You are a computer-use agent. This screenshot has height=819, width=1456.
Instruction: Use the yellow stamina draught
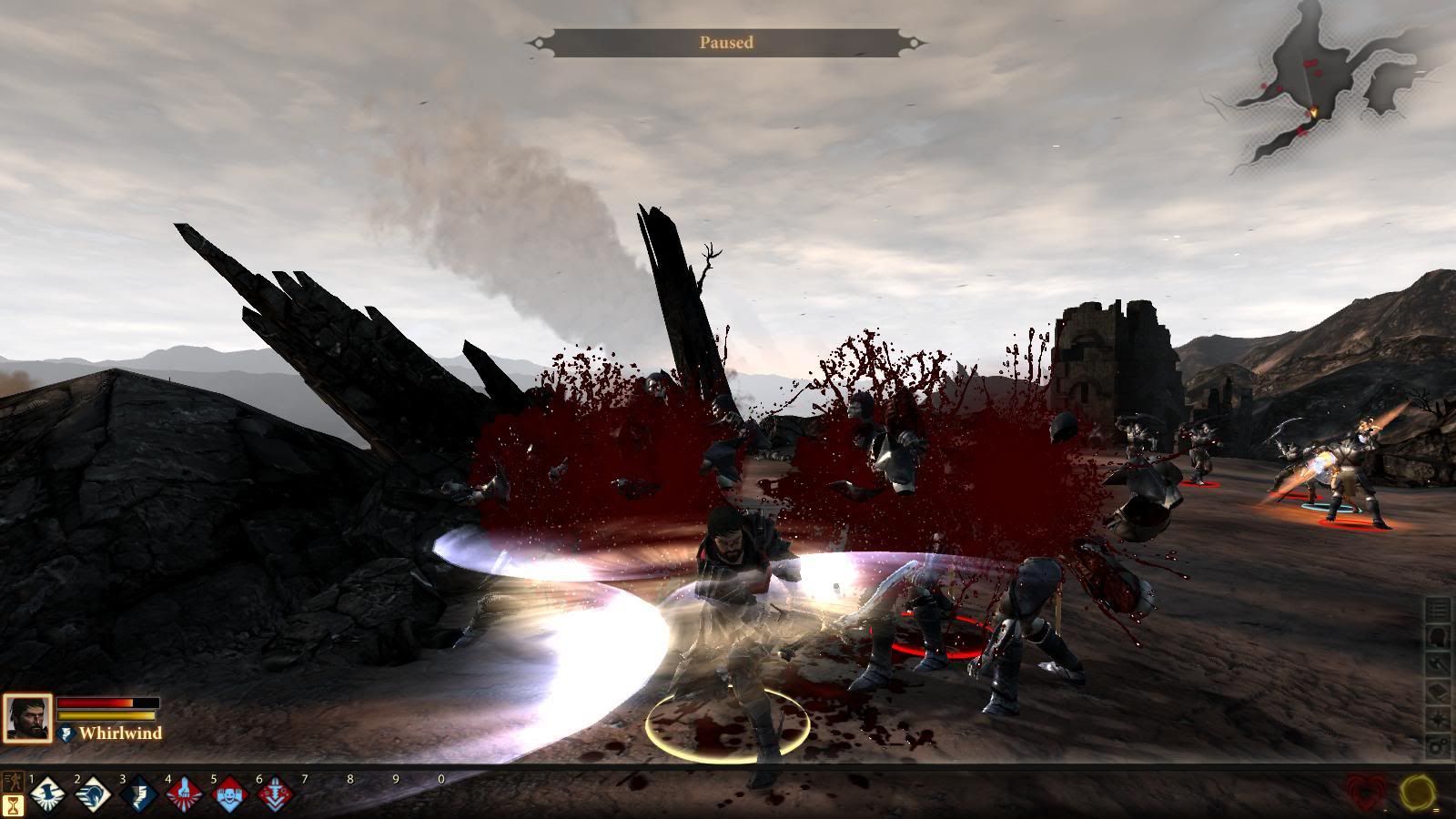pyautogui.click(x=1418, y=794)
